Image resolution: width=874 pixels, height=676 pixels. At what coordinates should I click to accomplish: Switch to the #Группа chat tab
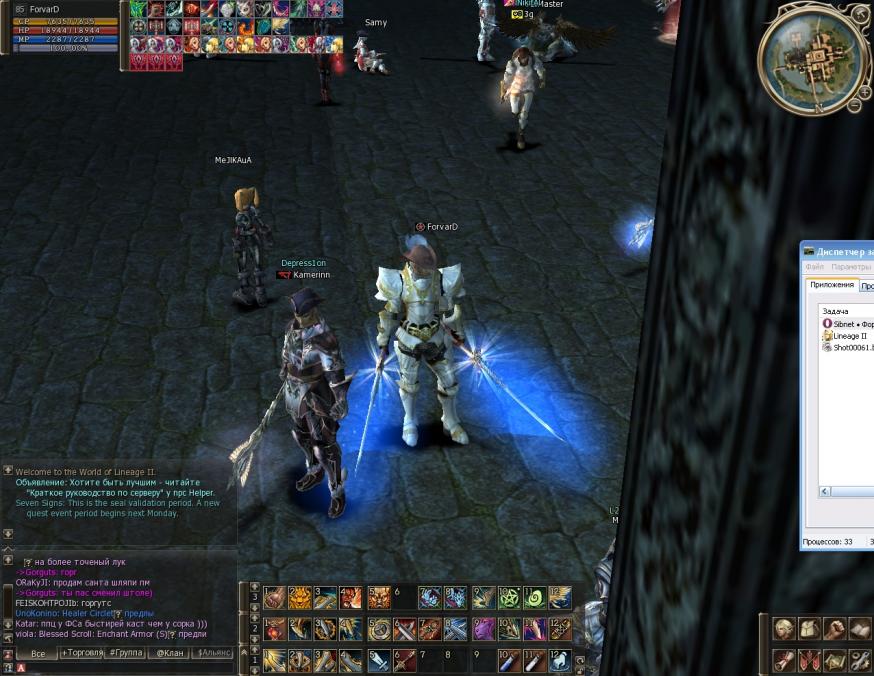(x=126, y=653)
